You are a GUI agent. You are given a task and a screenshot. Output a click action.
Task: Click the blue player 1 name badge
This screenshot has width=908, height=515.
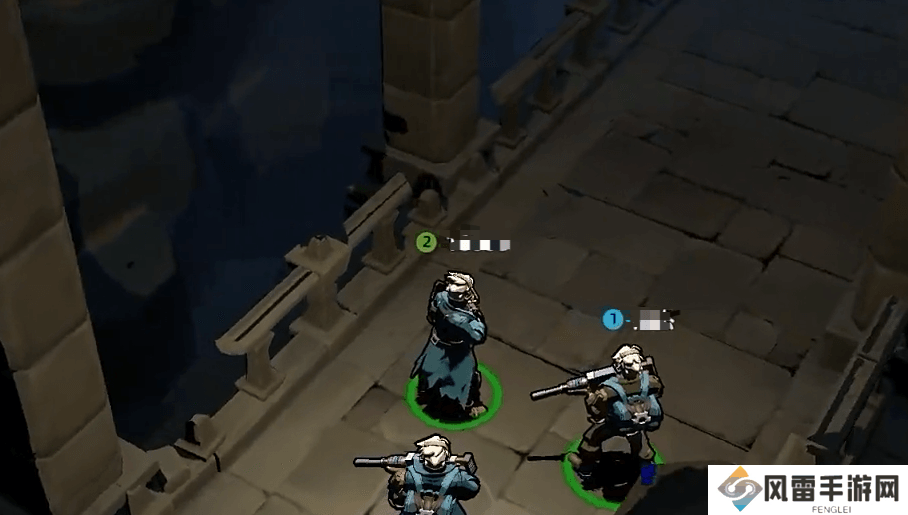click(612, 319)
